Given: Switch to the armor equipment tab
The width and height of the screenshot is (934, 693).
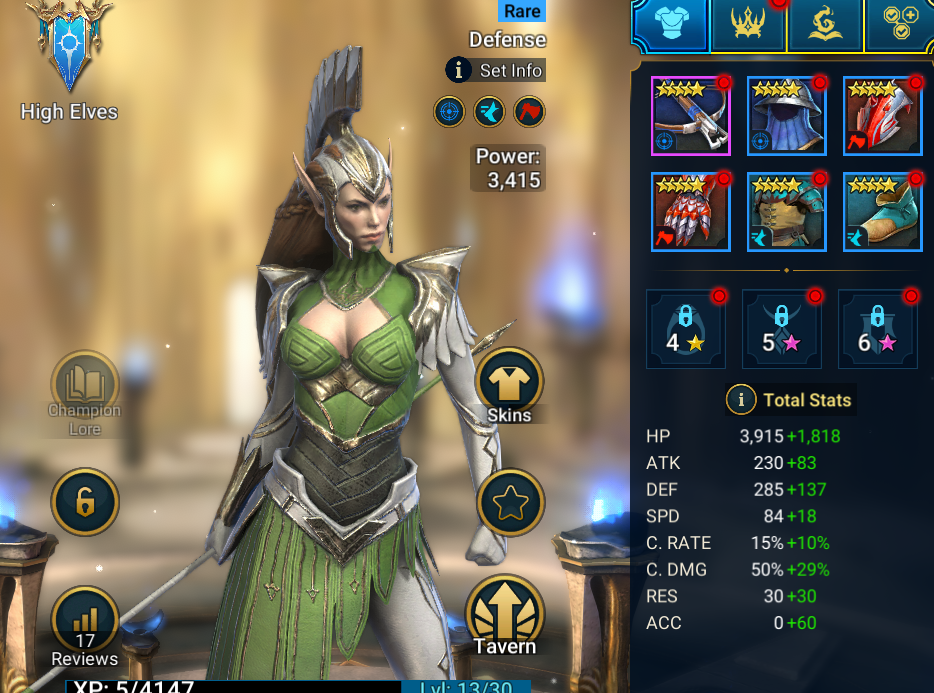Looking at the screenshot, I should click(671, 24).
